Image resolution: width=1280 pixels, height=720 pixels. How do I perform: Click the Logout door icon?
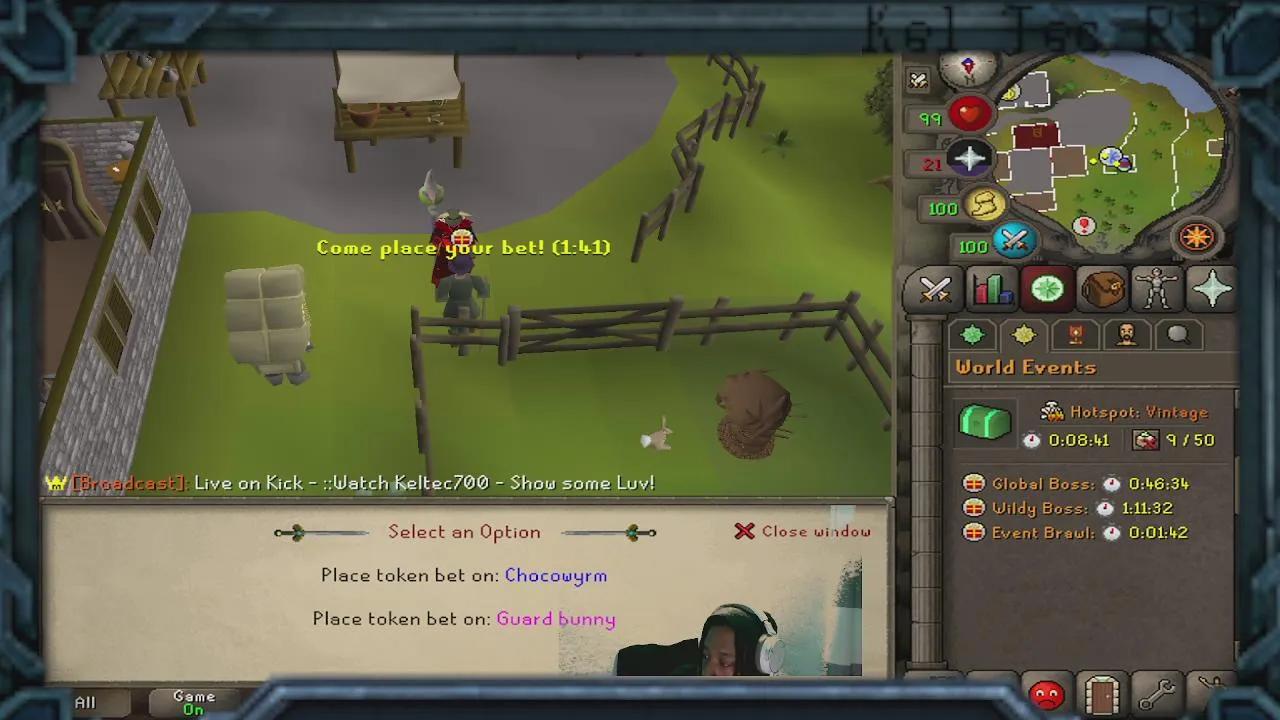(x=1101, y=691)
